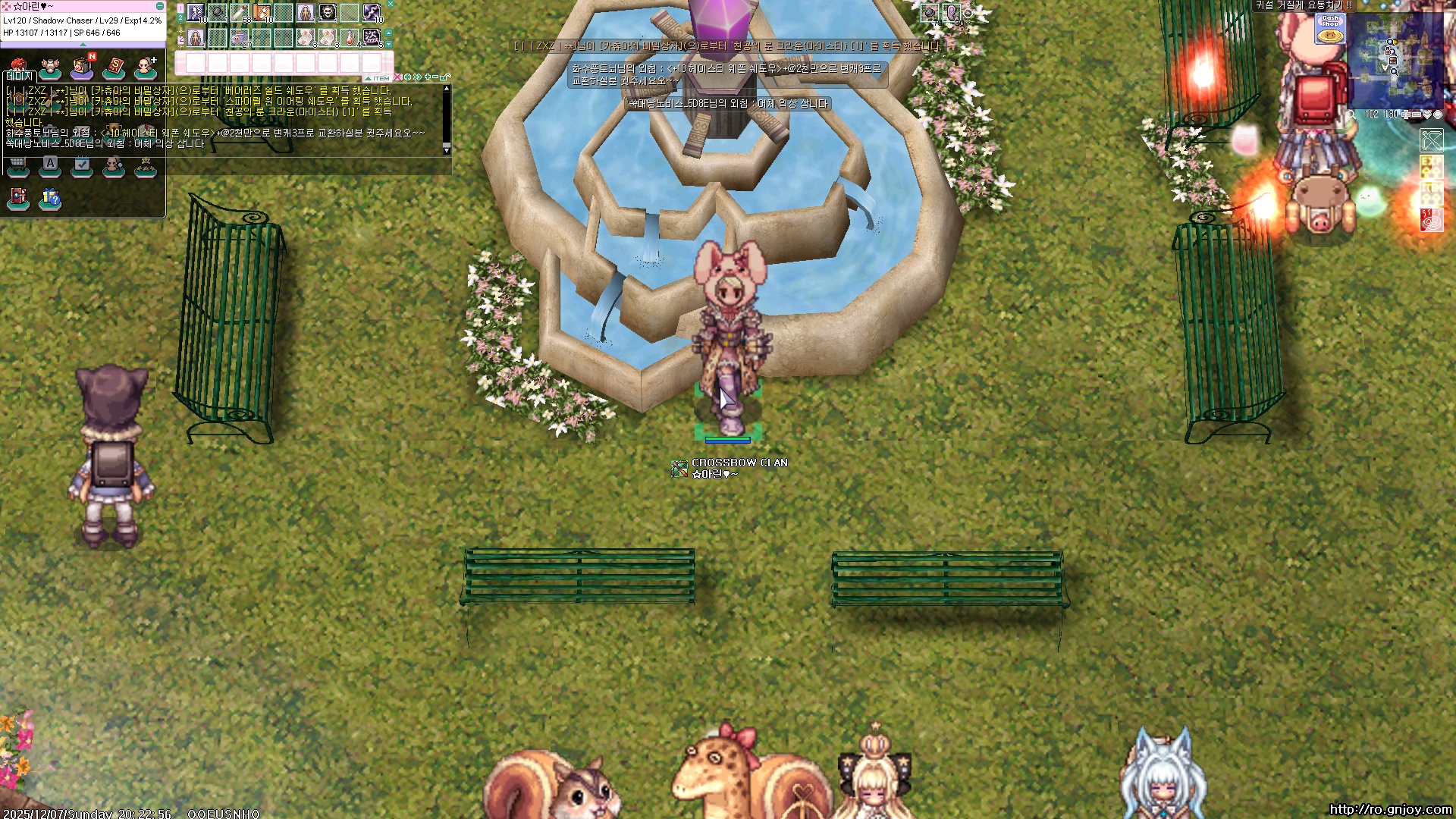Use the orange scroll hotkey slot
This screenshot has height=819, width=1456.
click(262, 12)
